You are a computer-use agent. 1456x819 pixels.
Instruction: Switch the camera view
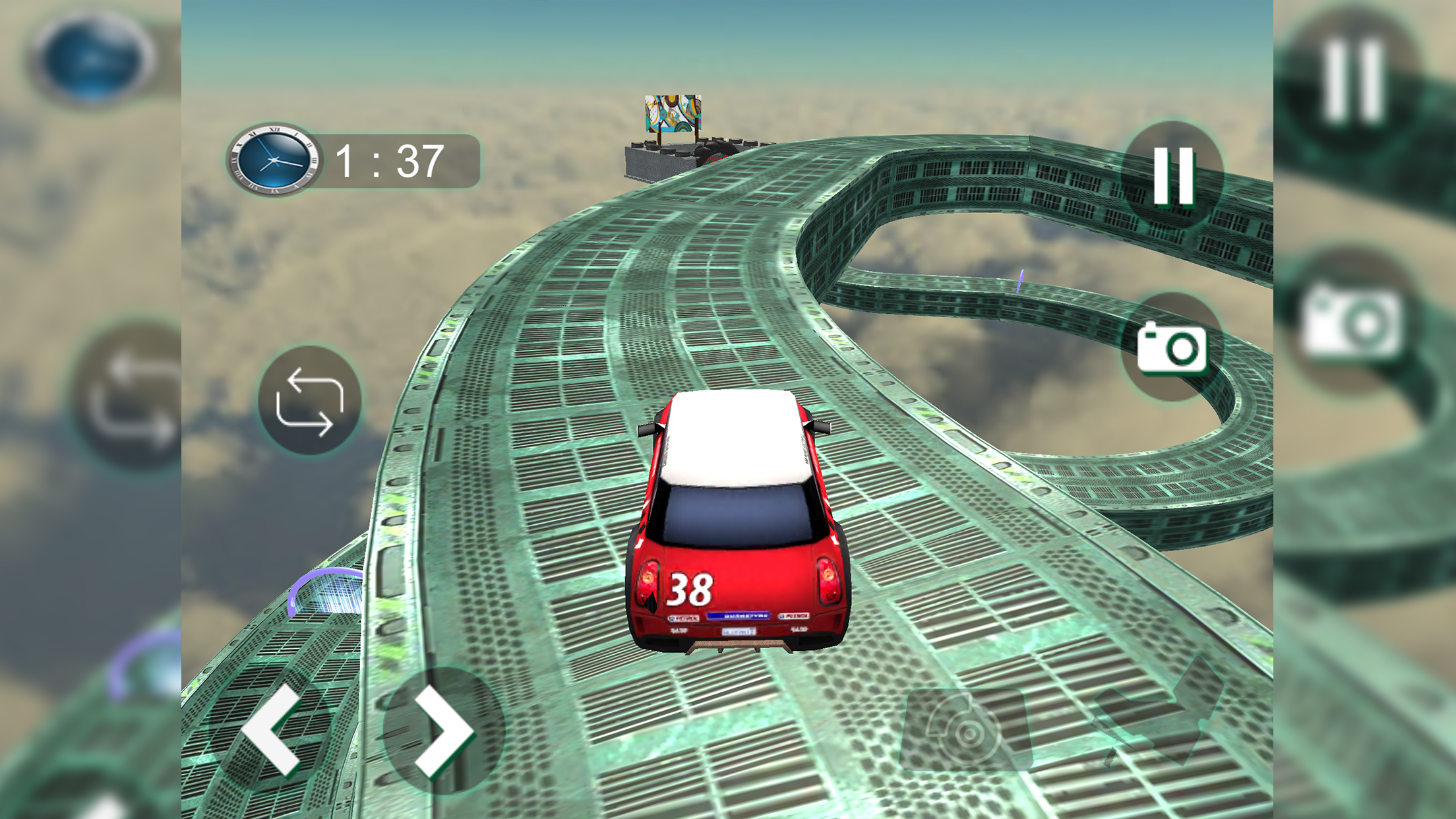1172,348
